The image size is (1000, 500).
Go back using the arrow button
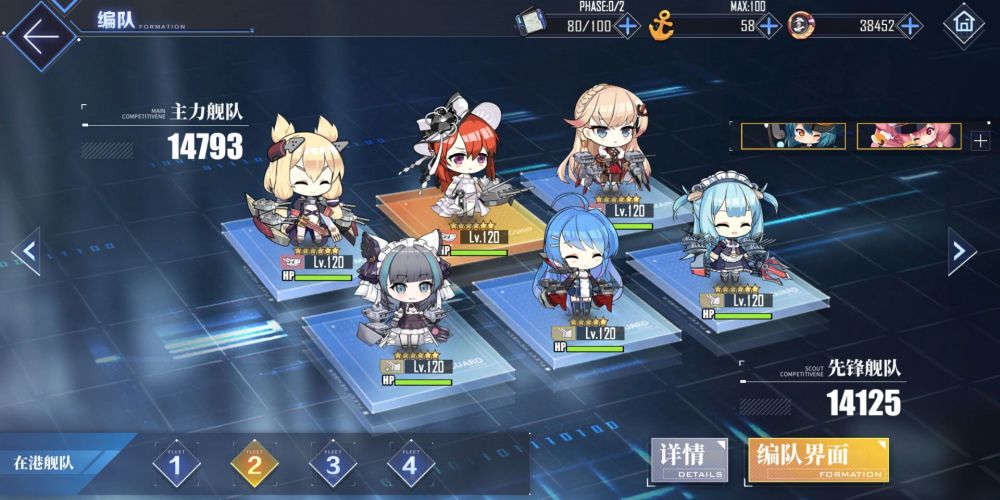40,36
